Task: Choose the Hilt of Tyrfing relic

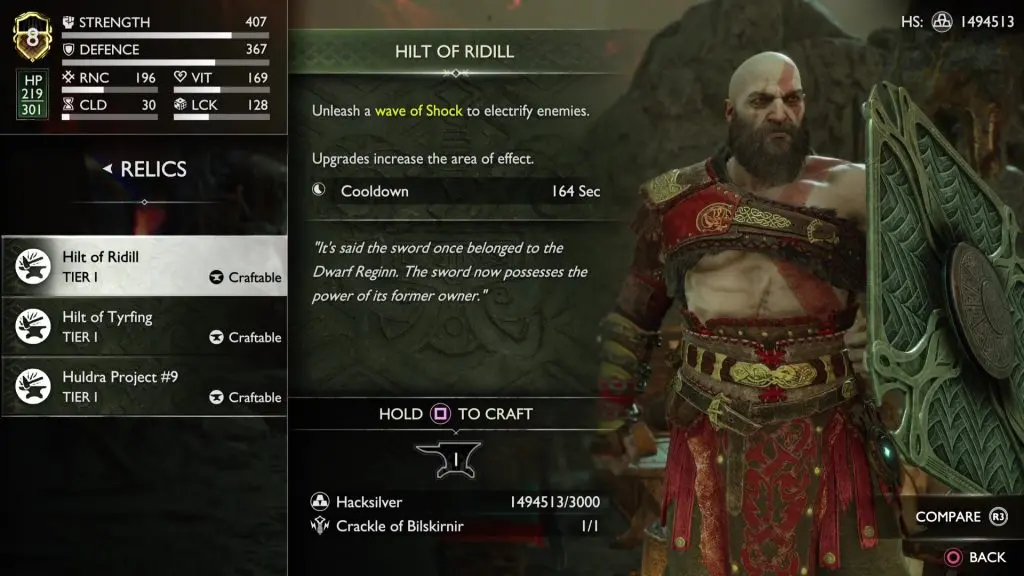Action: point(144,326)
